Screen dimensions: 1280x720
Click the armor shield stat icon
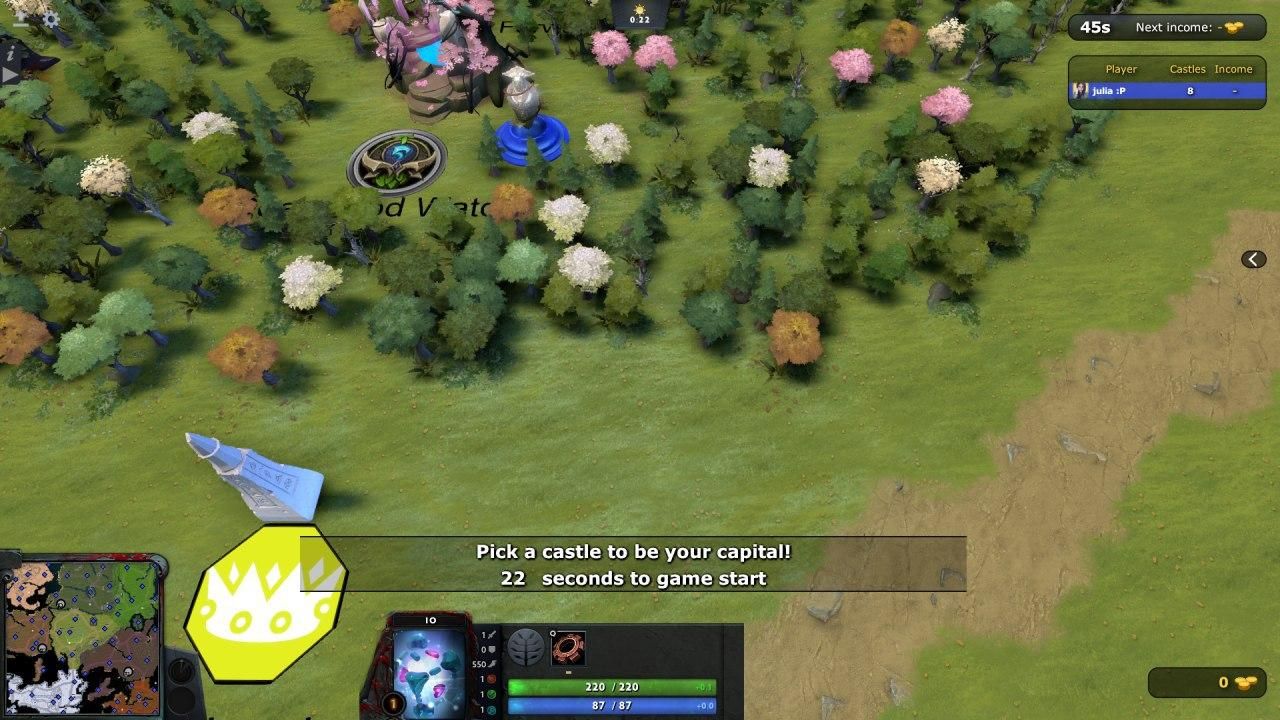[492, 649]
